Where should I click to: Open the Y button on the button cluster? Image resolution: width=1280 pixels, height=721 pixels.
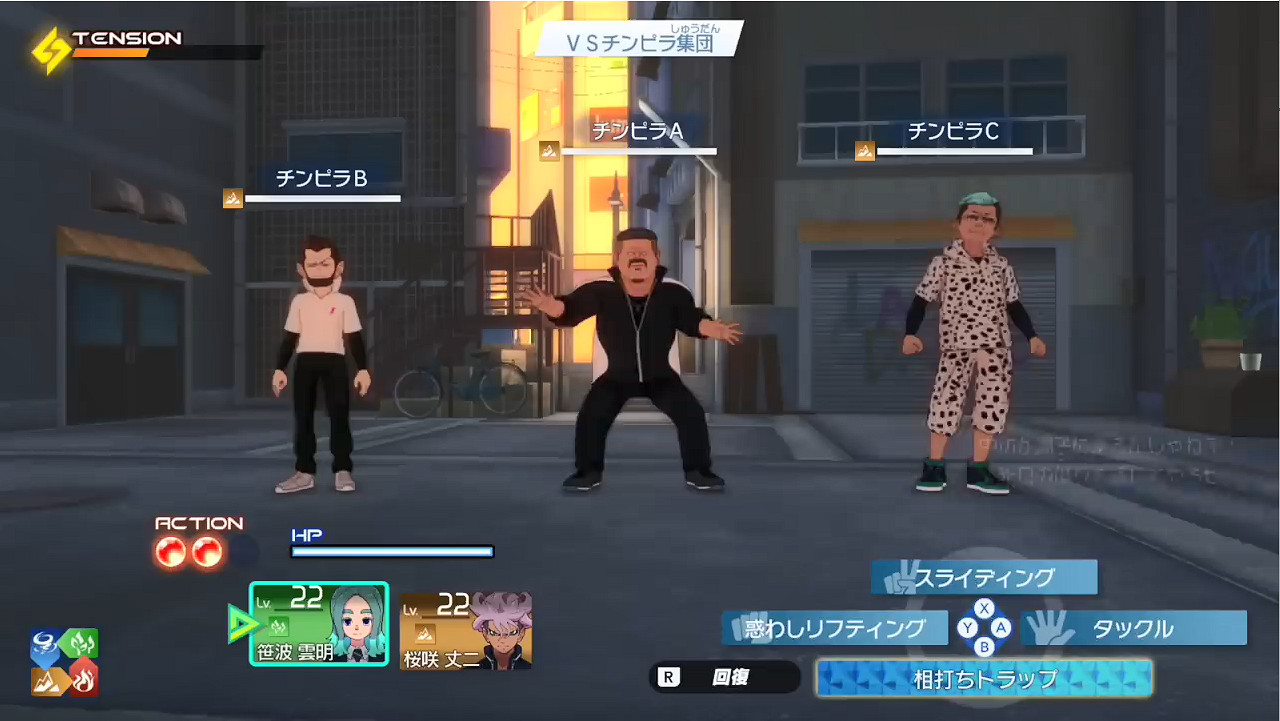coord(967,627)
